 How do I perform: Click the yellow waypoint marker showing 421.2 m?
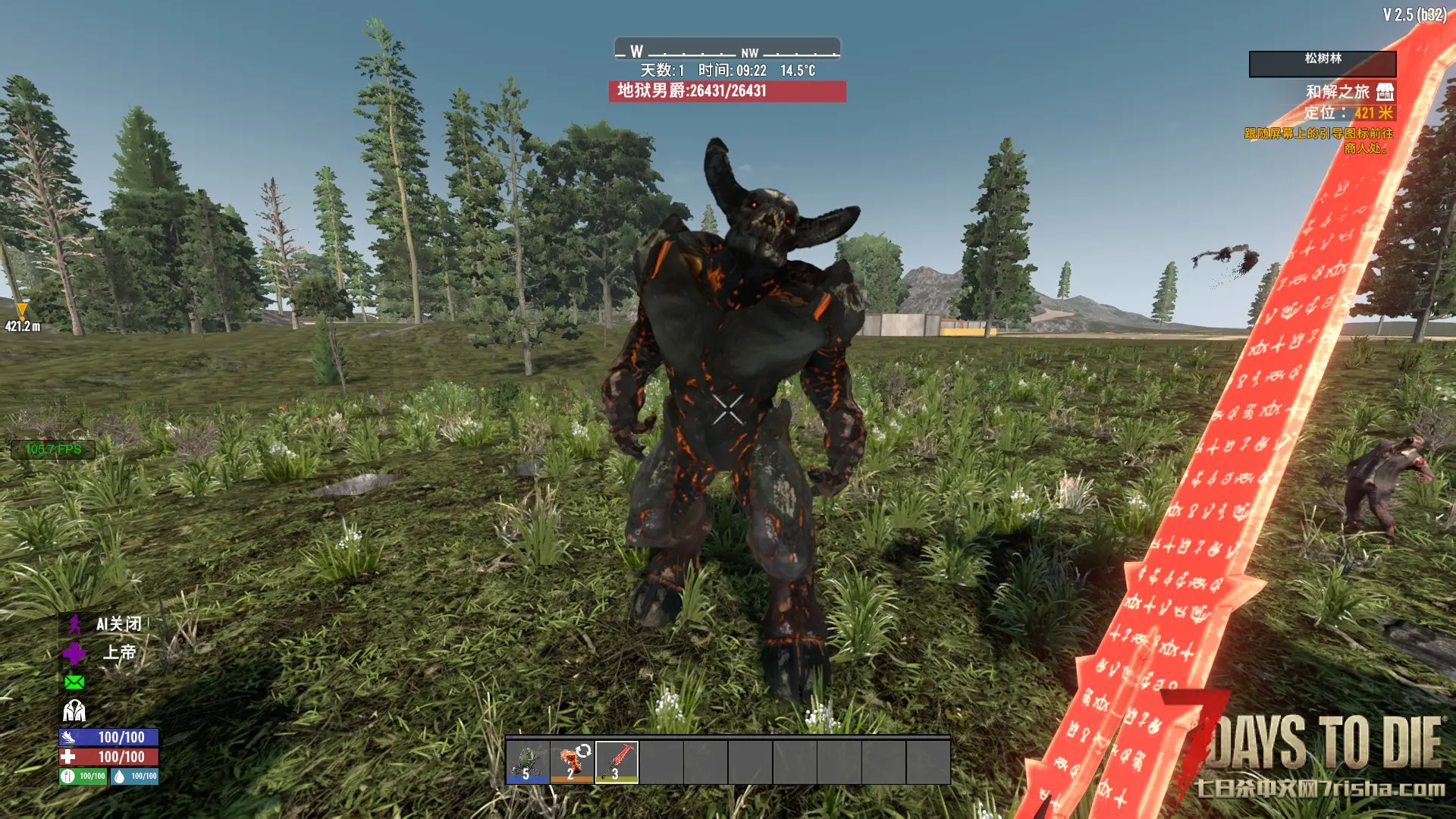pos(22,310)
